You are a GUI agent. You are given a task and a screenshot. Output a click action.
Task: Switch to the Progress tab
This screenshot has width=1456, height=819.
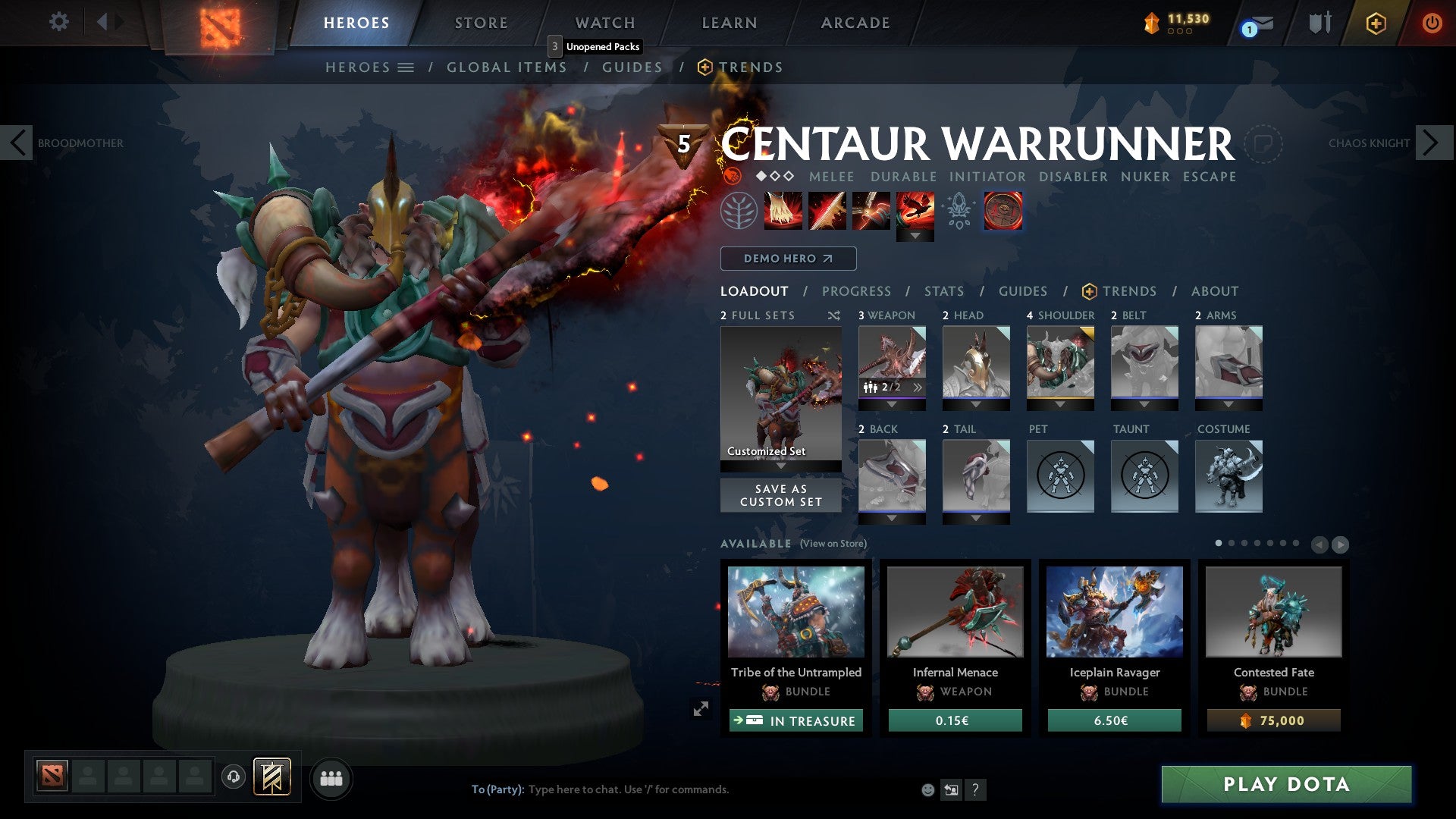tap(857, 290)
